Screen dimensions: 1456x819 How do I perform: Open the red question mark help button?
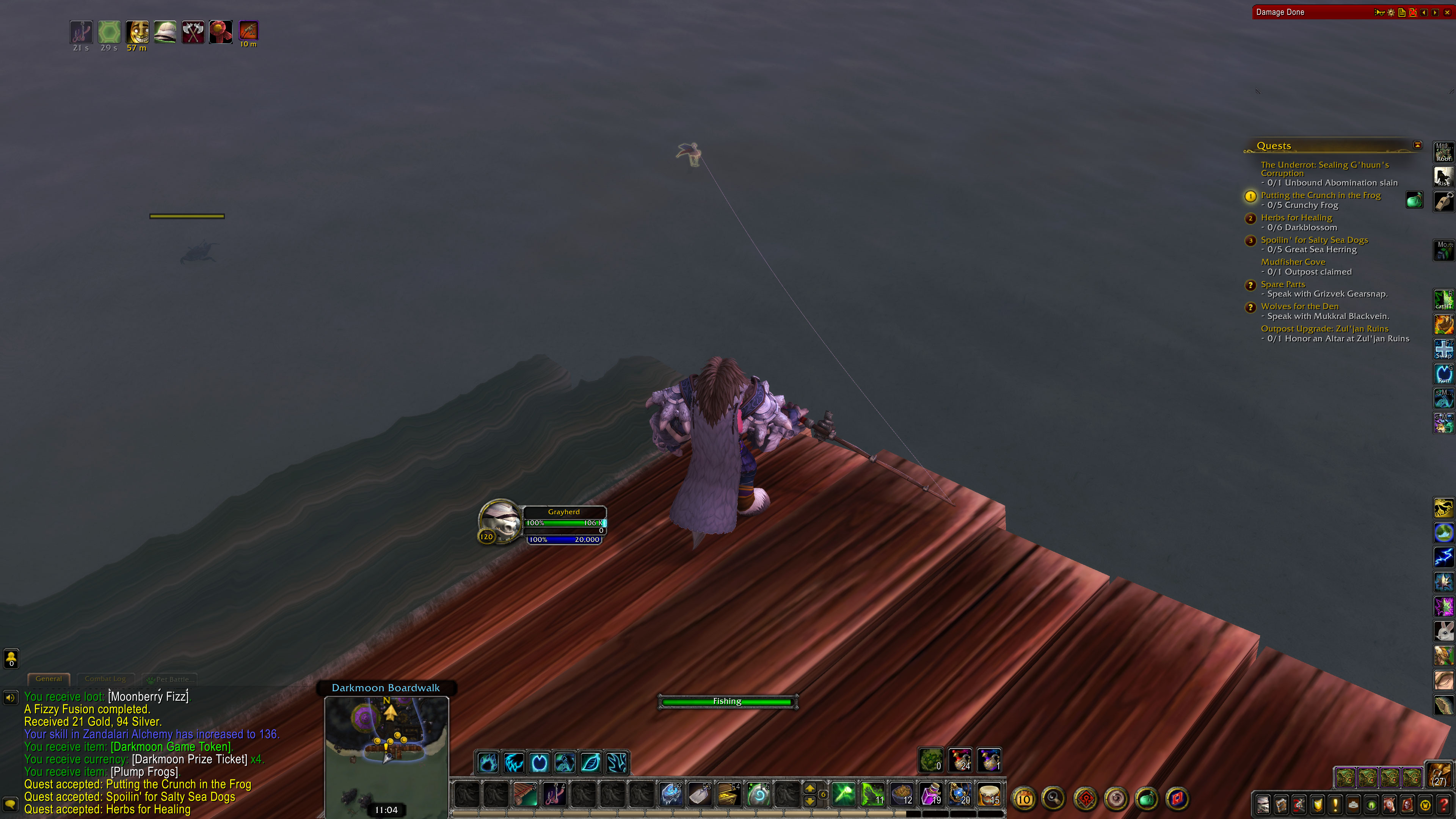(1443, 804)
